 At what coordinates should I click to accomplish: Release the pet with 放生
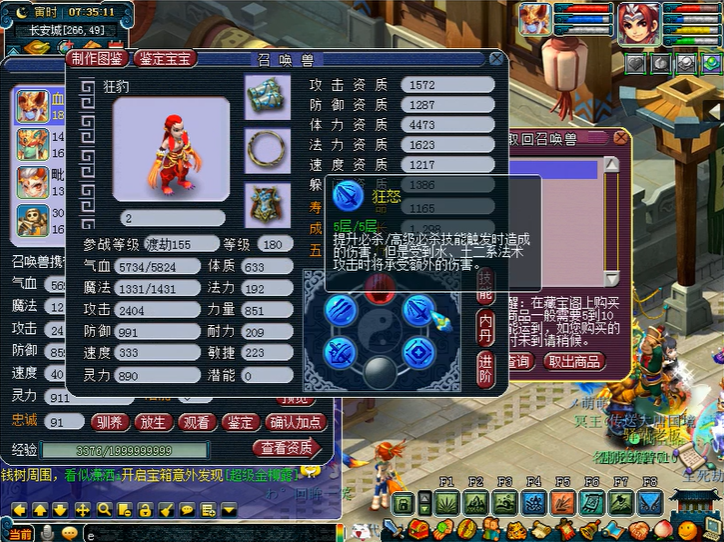153,423
